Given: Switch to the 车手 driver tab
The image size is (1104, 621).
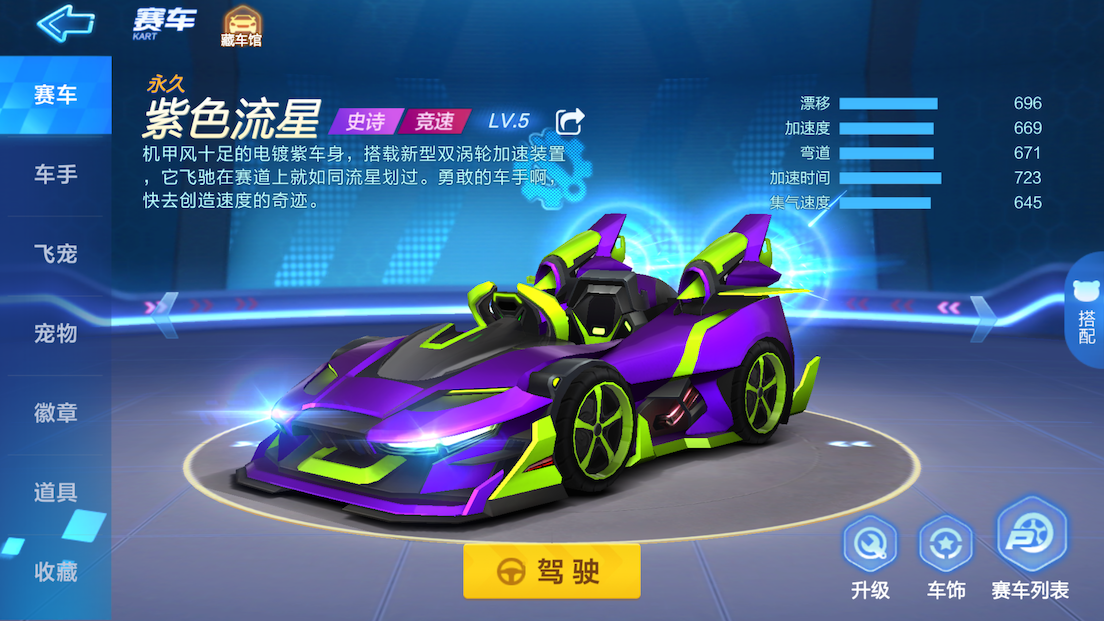Looking at the screenshot, I should [55, 175].
